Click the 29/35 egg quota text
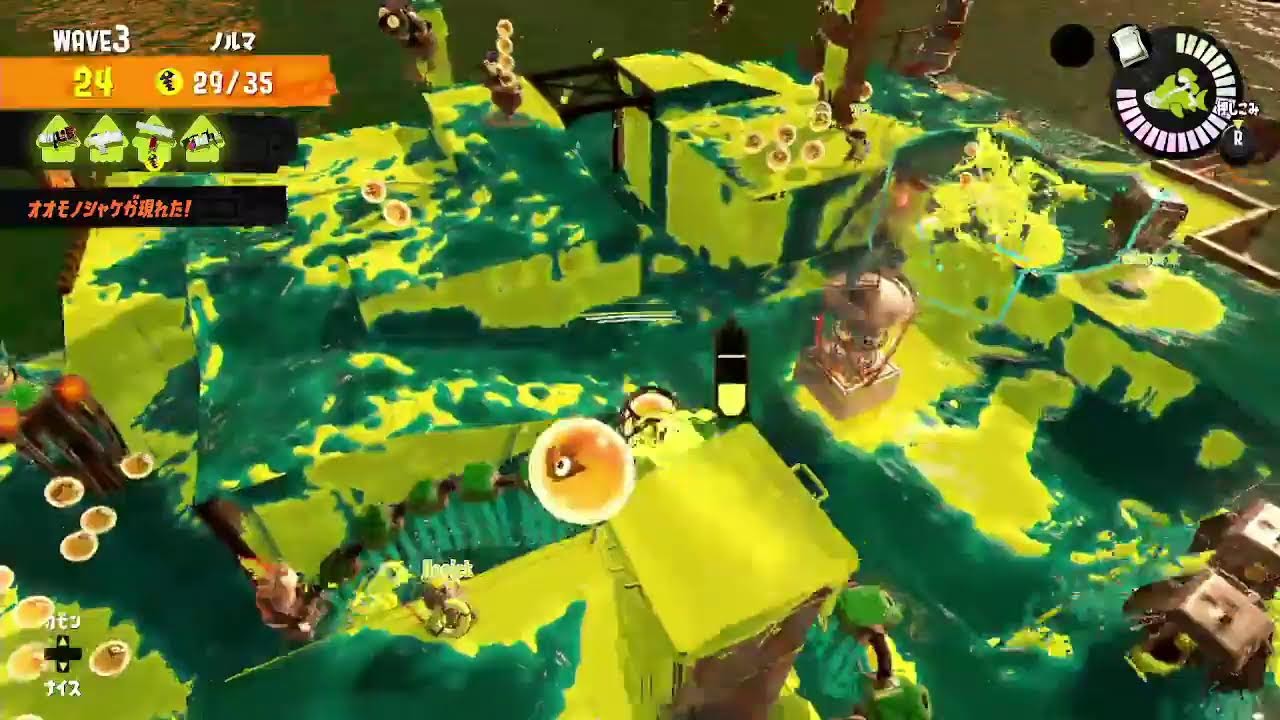Screen dimensions: 1280x720 pyautogui.click(x=233, y=83)
